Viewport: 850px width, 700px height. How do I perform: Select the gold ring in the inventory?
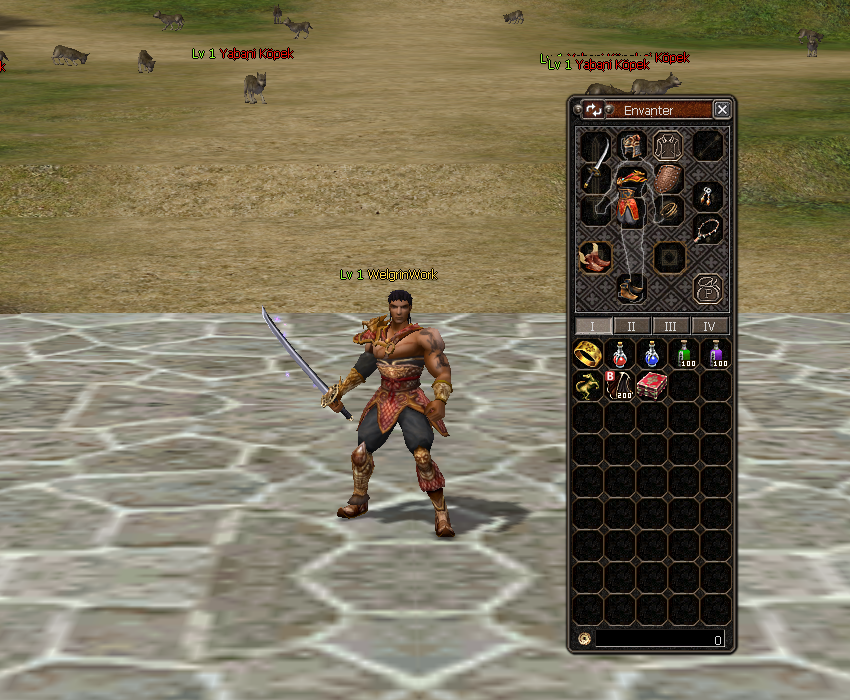[588, 354]
